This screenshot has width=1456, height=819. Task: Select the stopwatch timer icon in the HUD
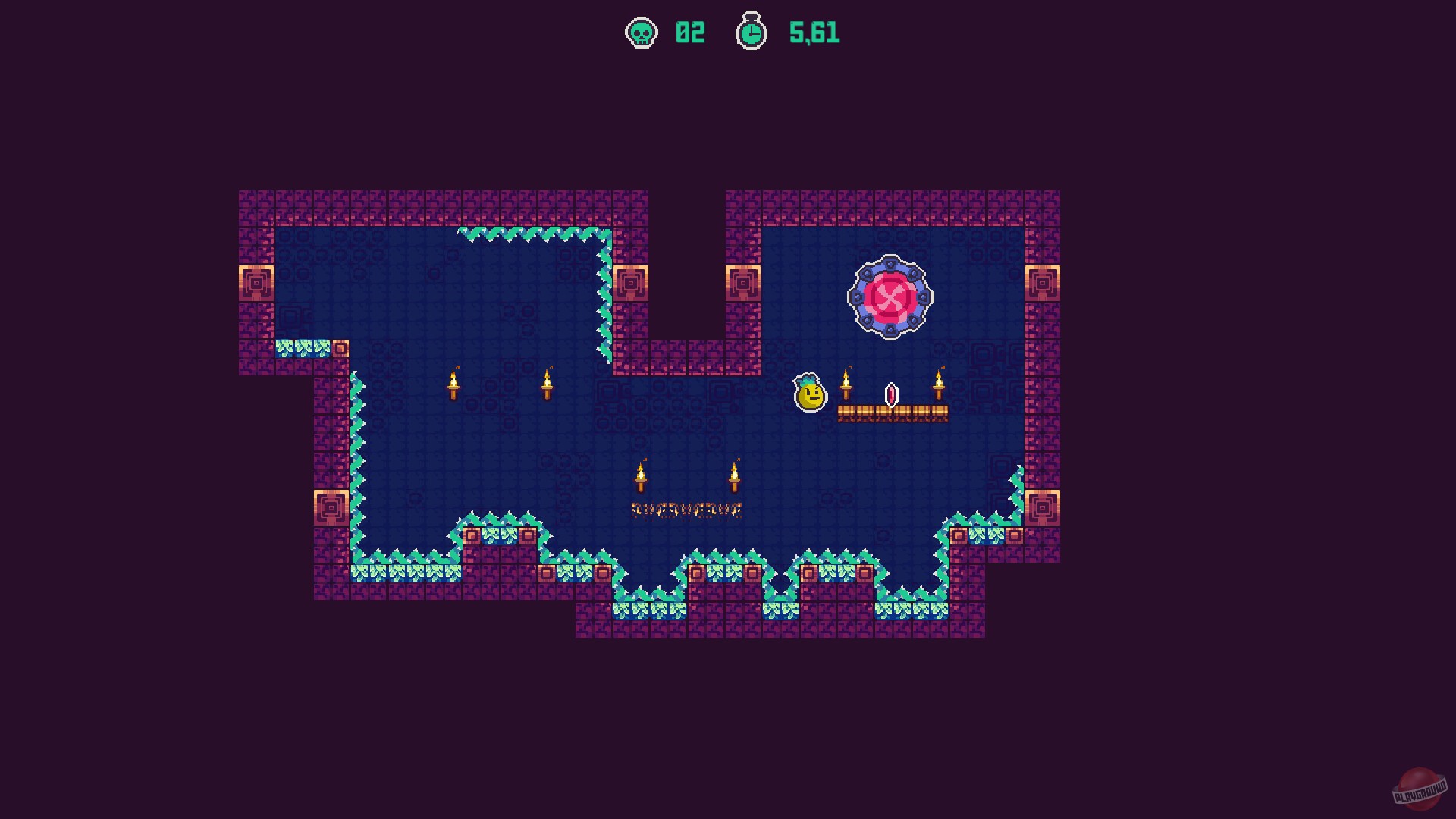click(x=751, y=32)
